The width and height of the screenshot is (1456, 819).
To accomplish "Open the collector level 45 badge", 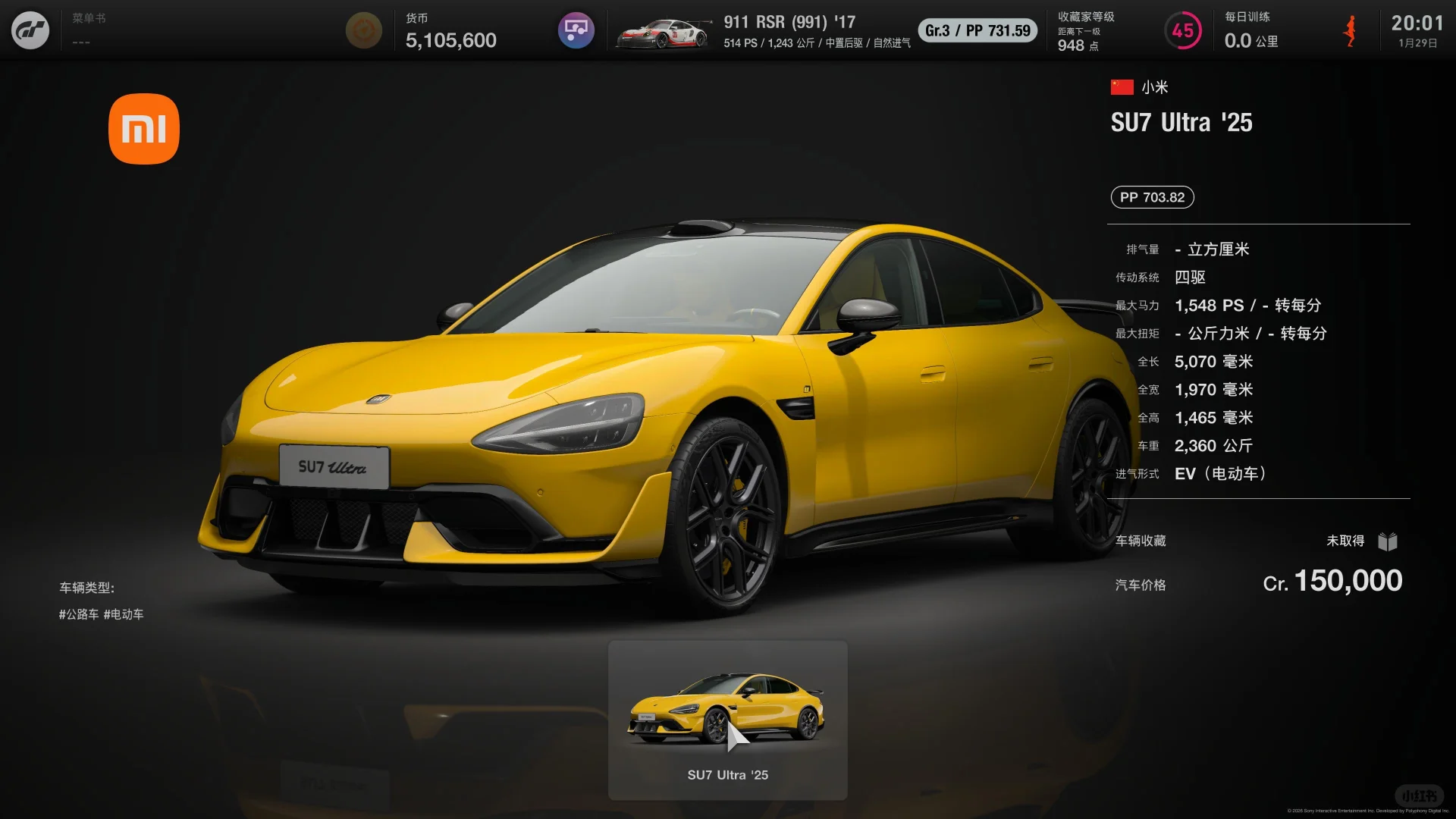I will click(1182, 31).
